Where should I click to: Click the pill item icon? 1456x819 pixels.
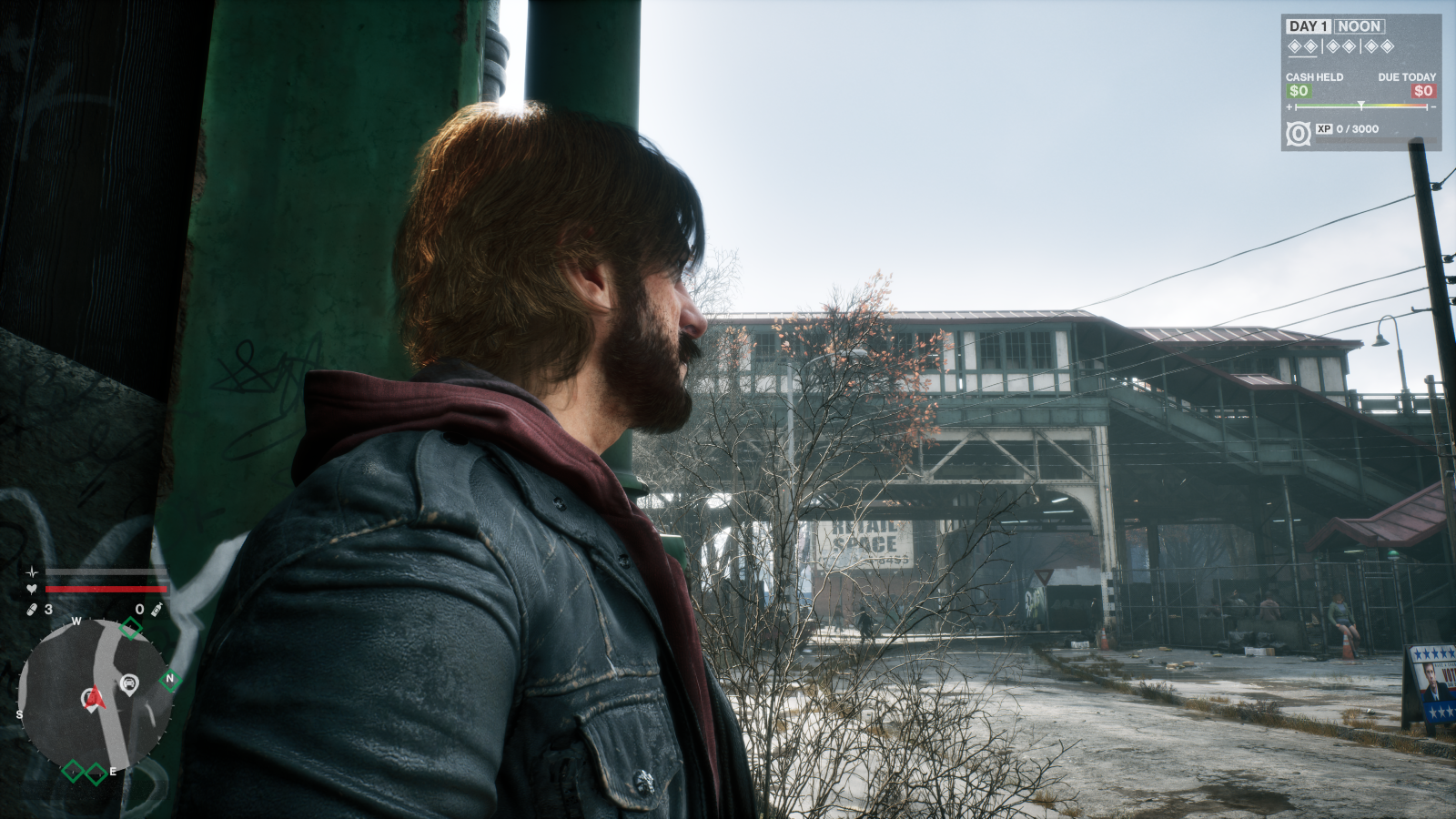tap(32, 609)
